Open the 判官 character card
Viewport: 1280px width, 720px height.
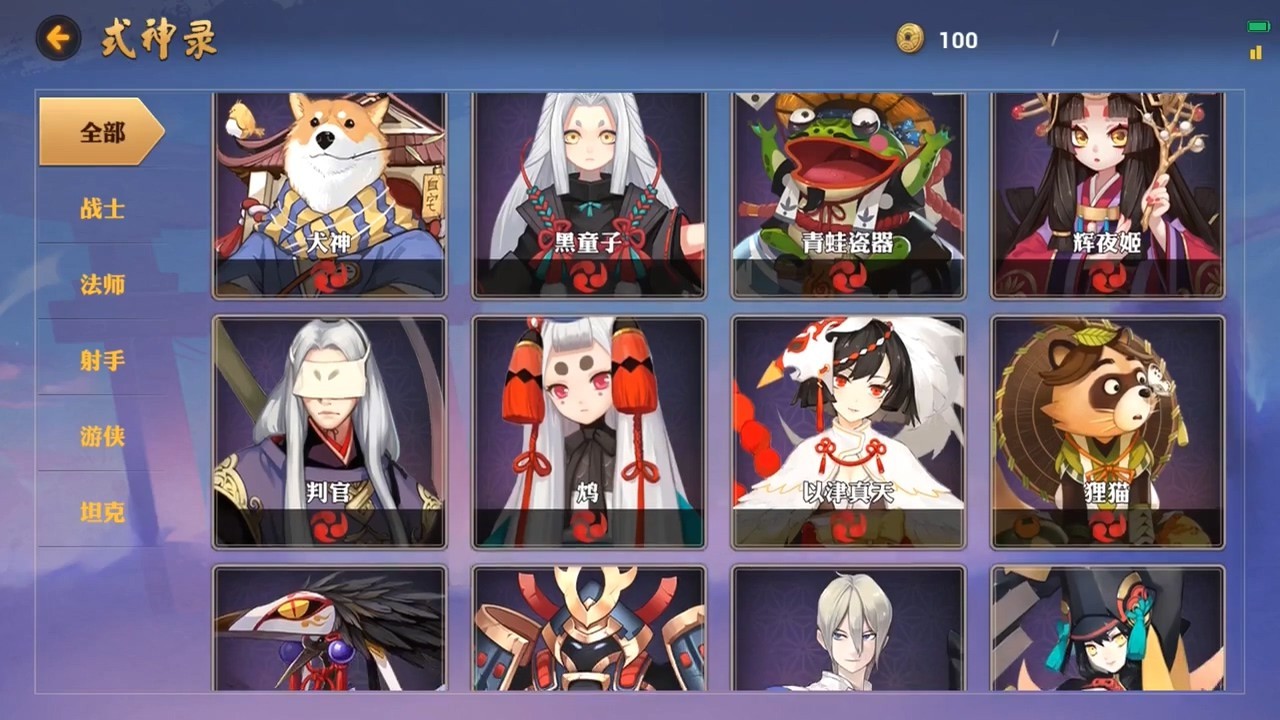pos(329,432)
